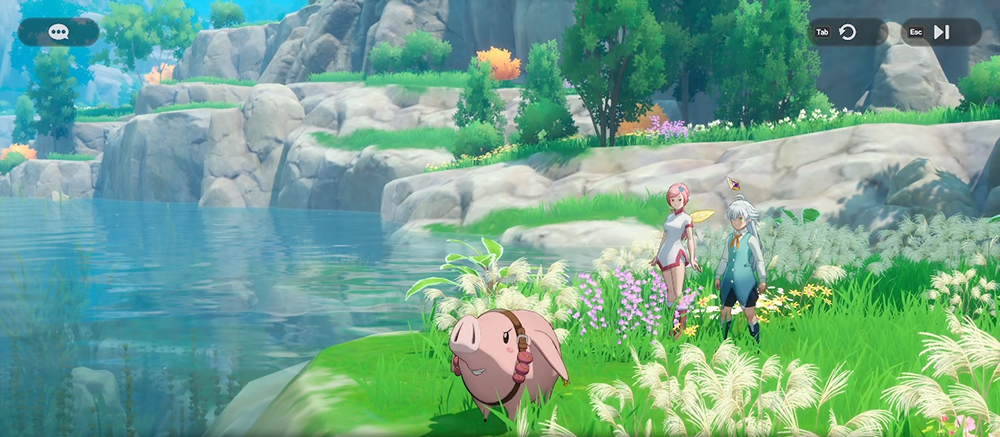Click the circular-arrow replay button
1000x437 pixels.
tap(848, 32)
